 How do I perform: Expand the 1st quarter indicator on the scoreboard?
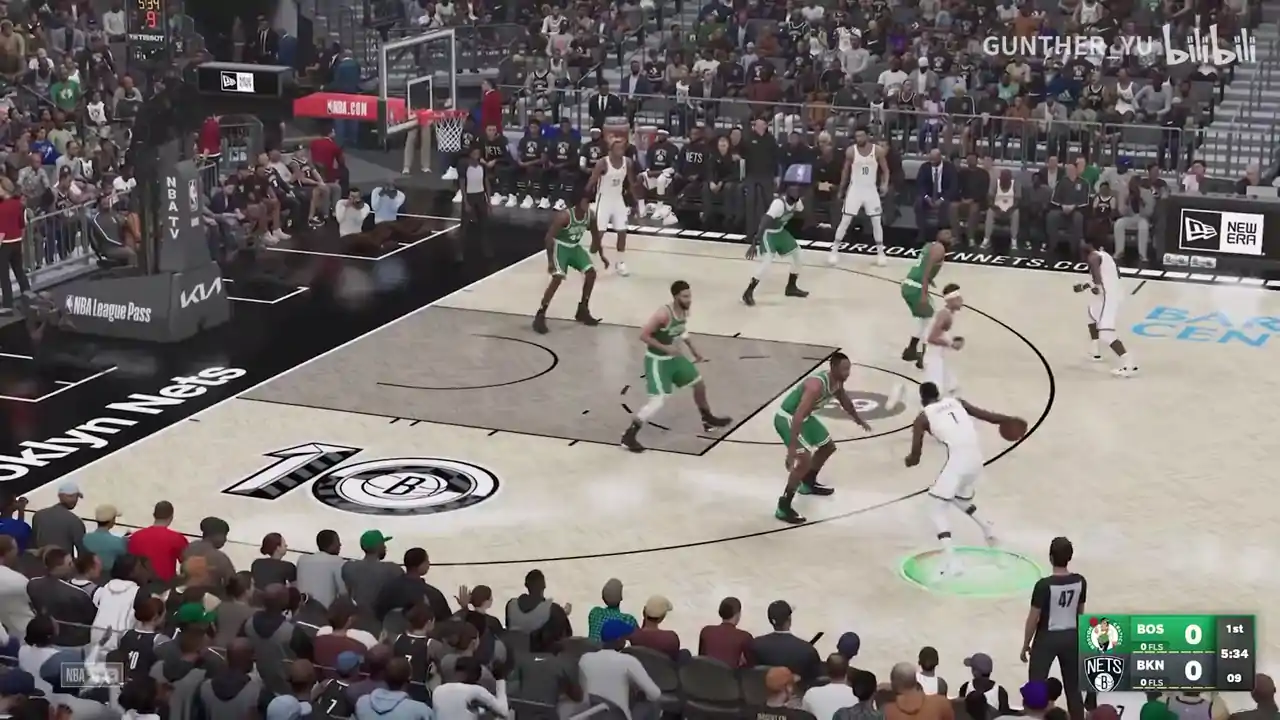tap(1235, 630)
